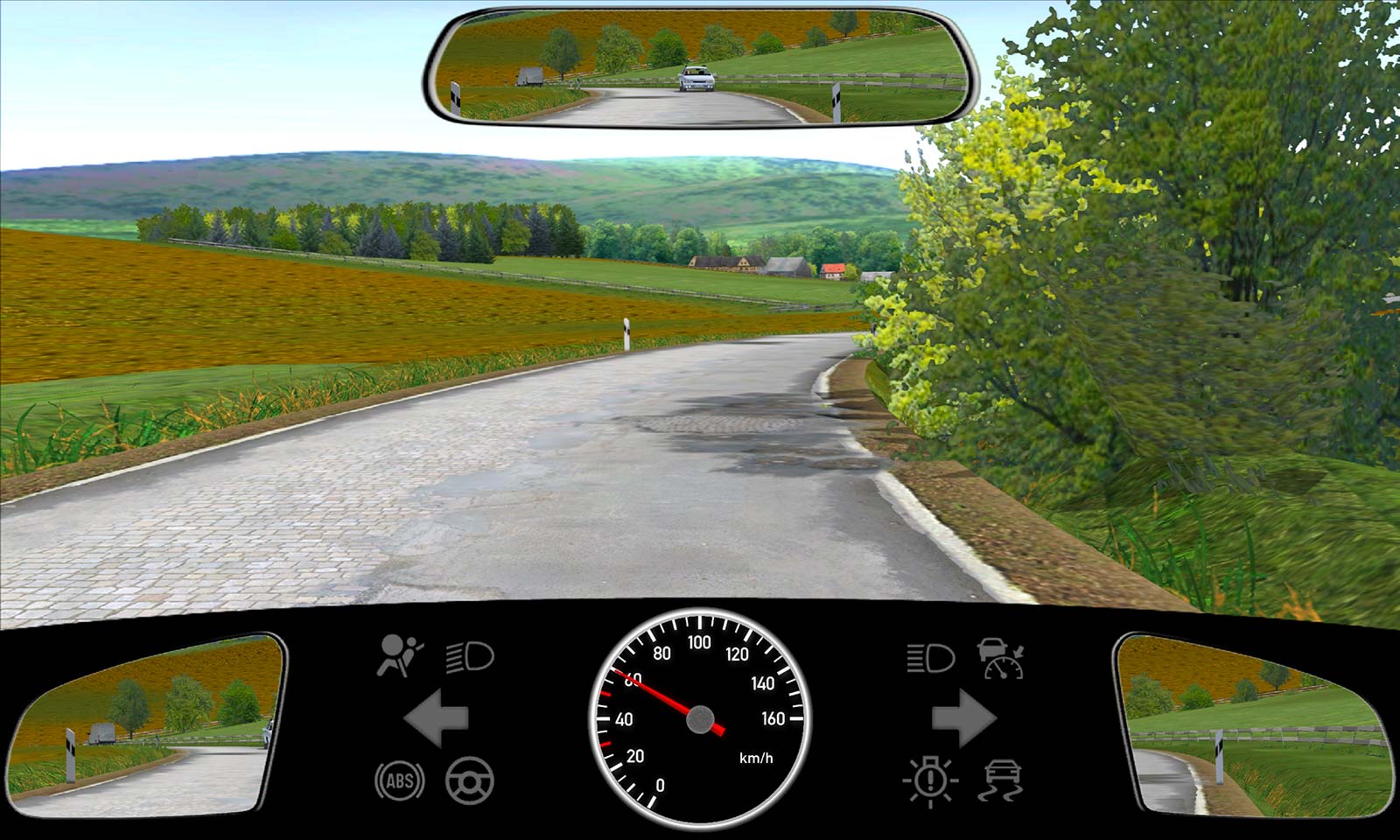1400x840 pixels.
Task: Select the traction control skid icon
Action: pos(1002,780)
